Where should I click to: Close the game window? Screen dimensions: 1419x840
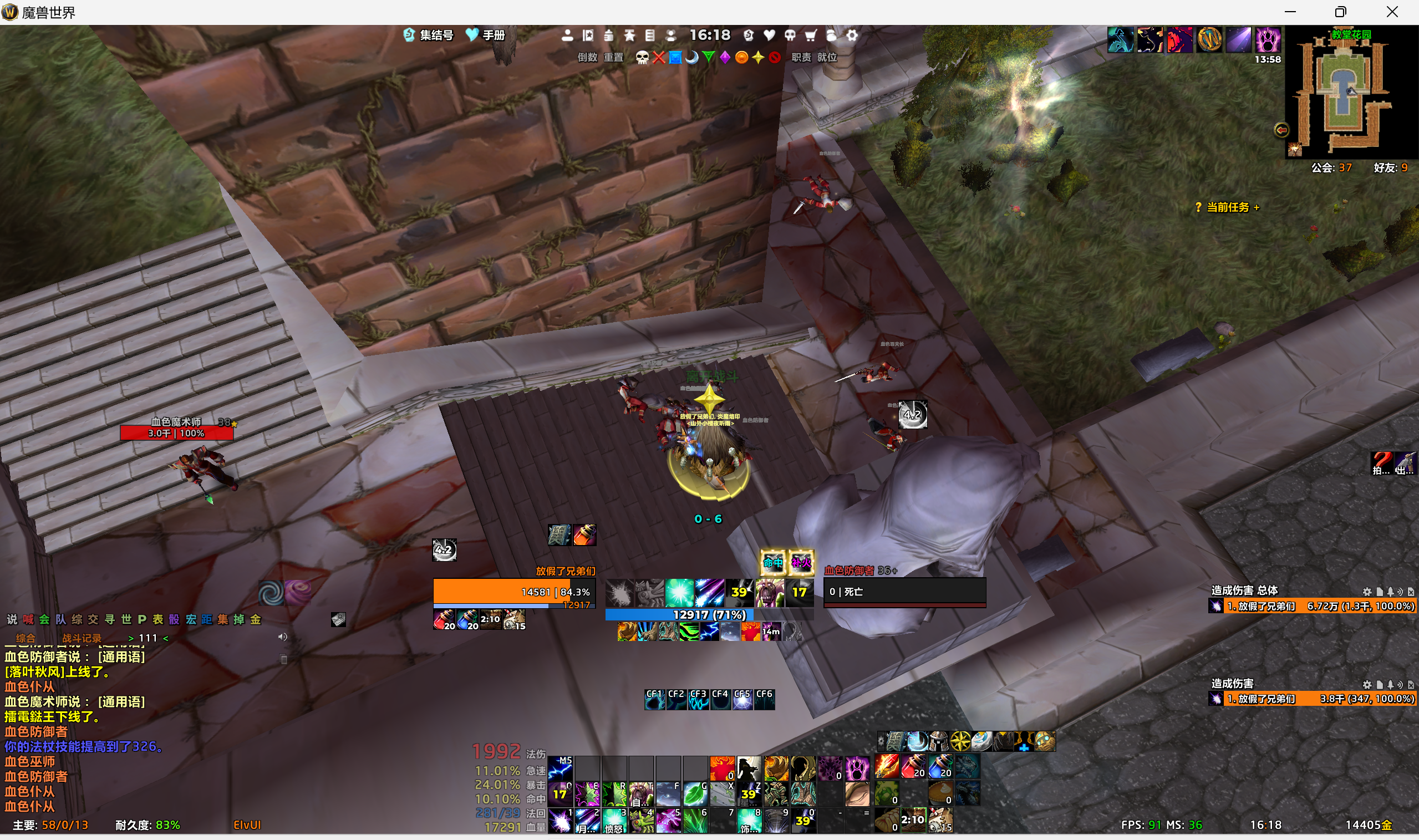tap(1392, 12)
